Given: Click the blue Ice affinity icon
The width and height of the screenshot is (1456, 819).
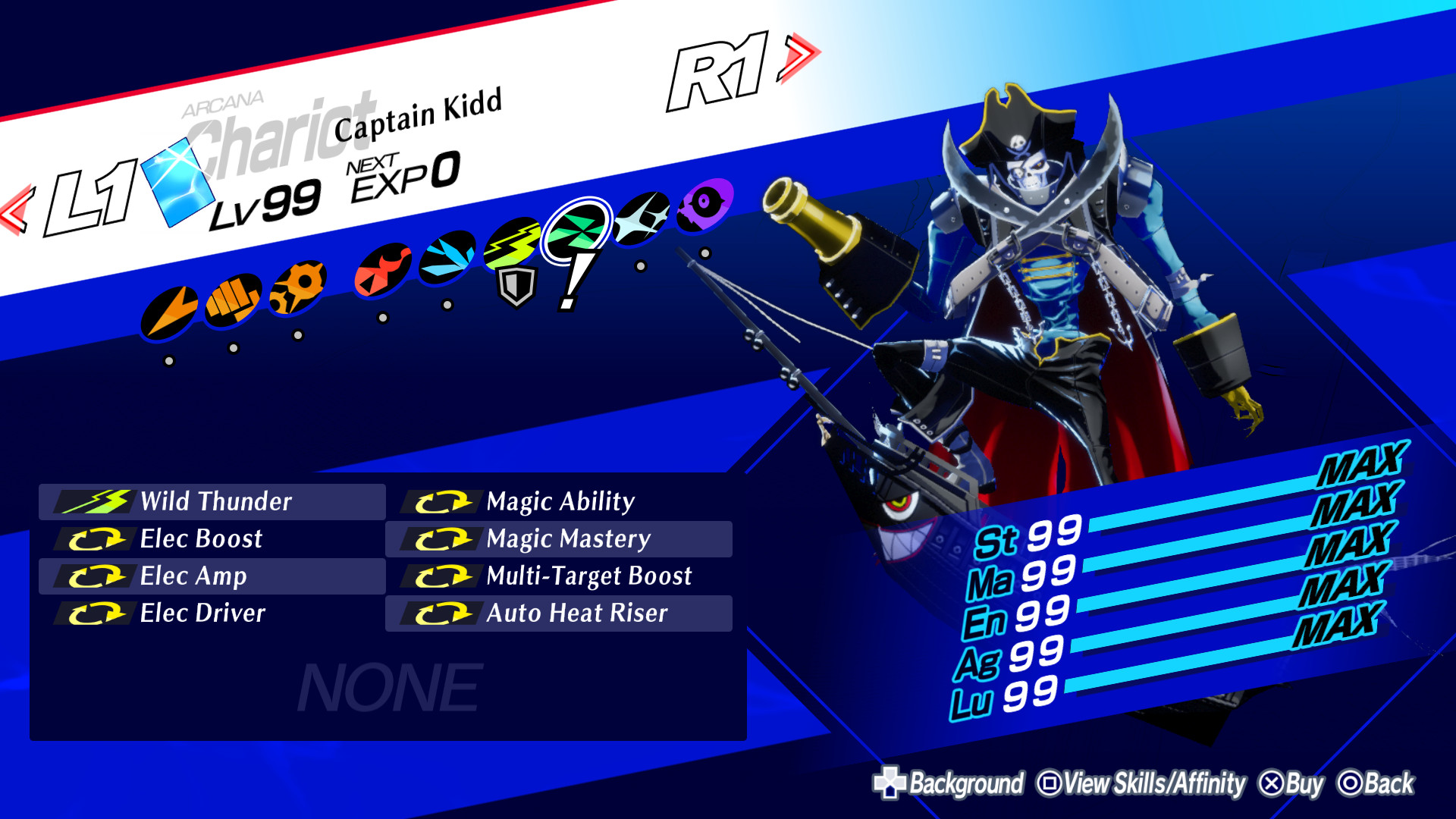Looking at the screenshot, I should 447,256.
